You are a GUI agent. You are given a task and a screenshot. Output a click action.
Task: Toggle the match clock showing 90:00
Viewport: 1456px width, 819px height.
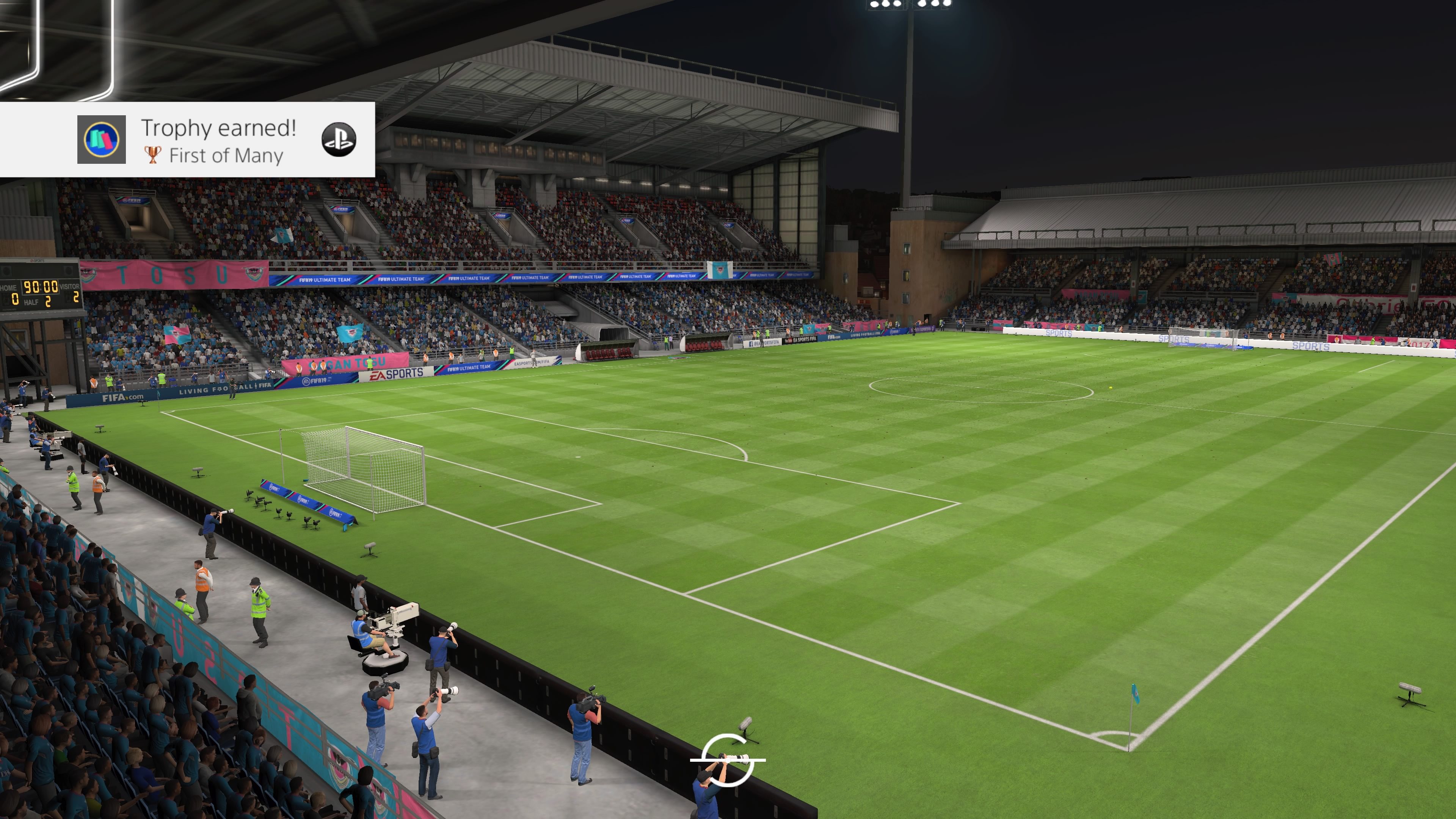pyautogui.click(x=41, y=286)
